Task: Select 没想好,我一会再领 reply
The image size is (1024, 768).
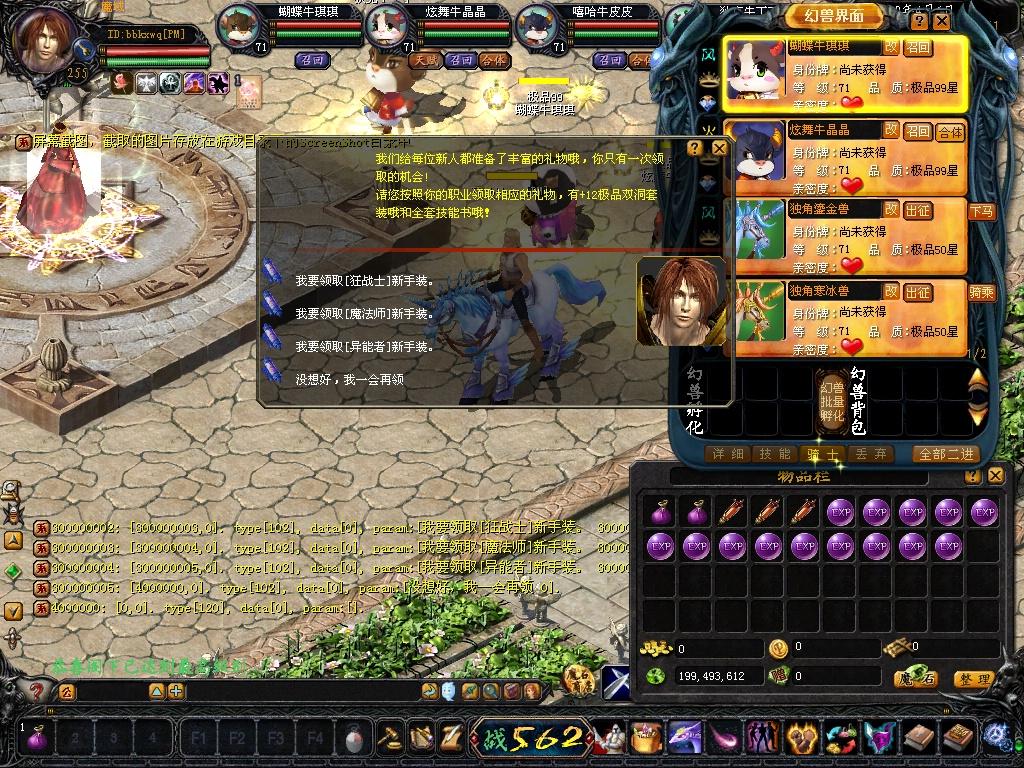Action: tap(349, 380)
